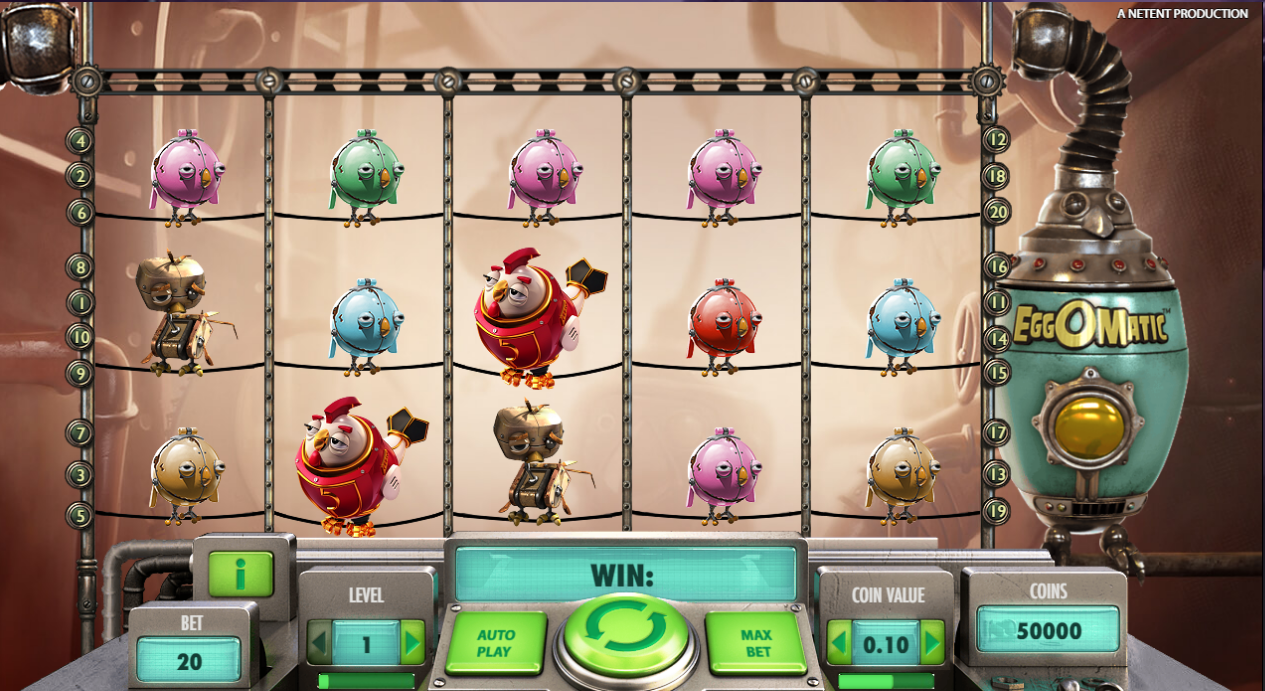Raise the coin value with right arrow
Image resolution: width=1265 pixels, height=691 pixels.
[x=932, y=643]
